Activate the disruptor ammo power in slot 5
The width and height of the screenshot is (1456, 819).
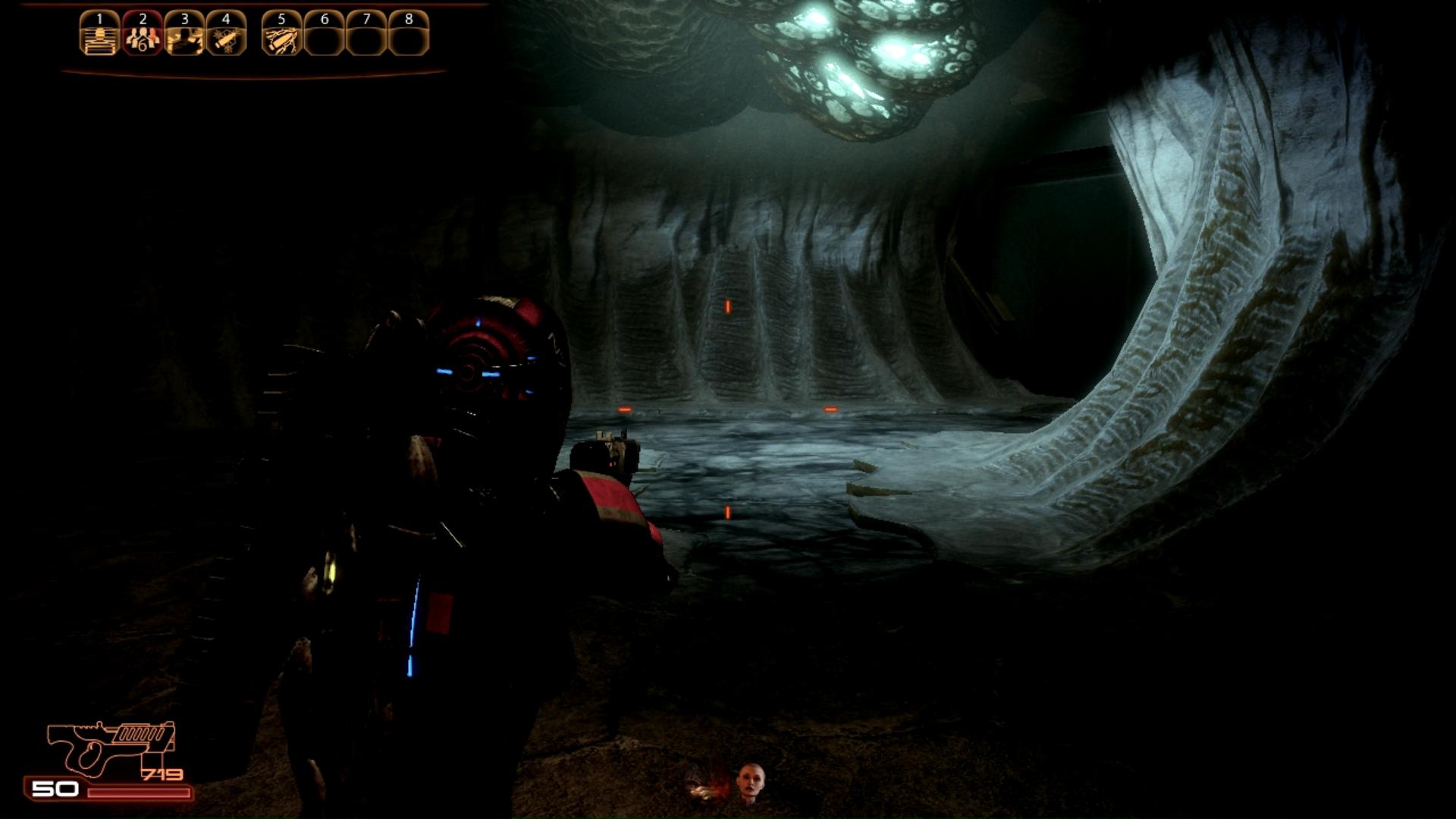pyautogui.click(x=281, y=36)
